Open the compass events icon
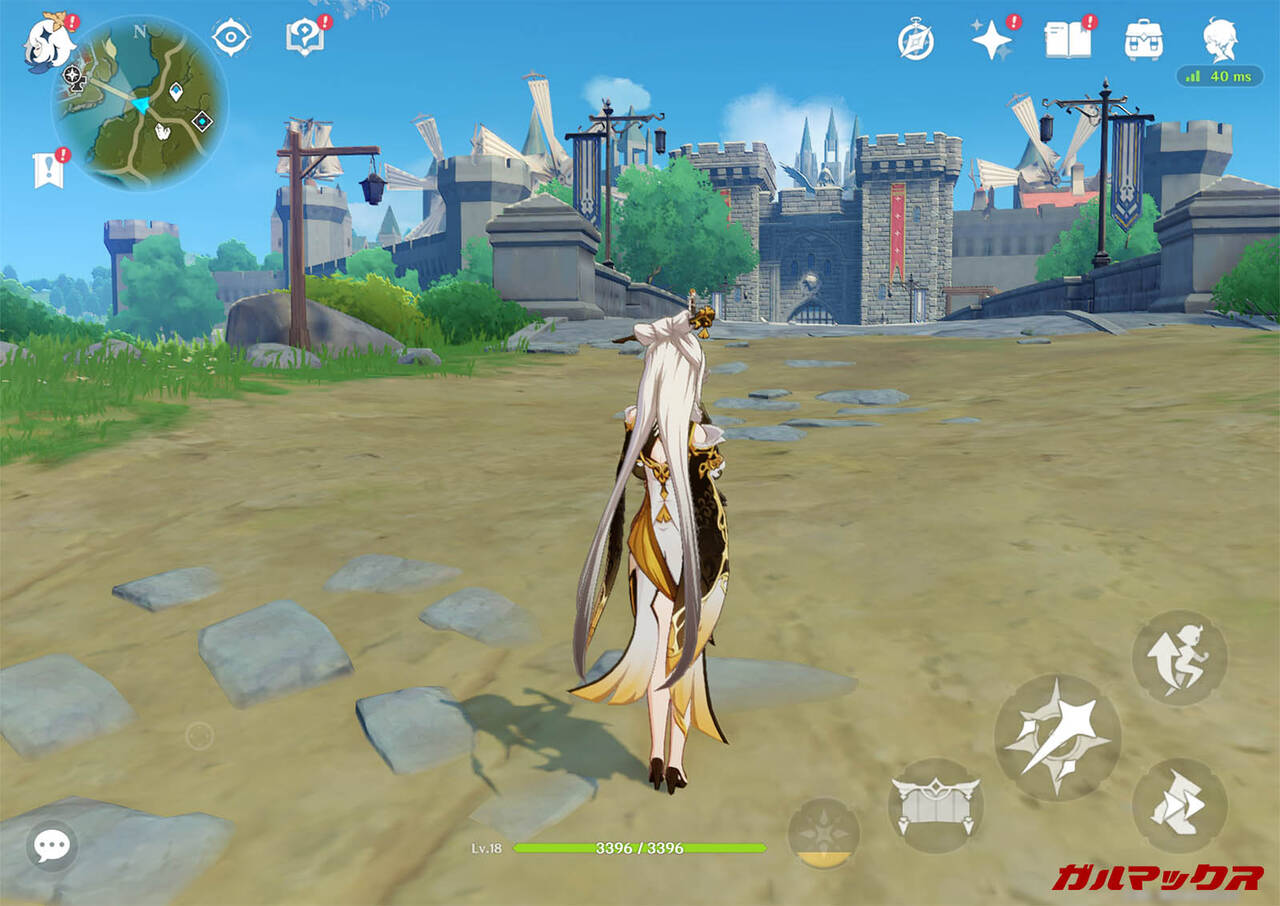This screenshot has width=1280, height=906. (x=915, y=40)
